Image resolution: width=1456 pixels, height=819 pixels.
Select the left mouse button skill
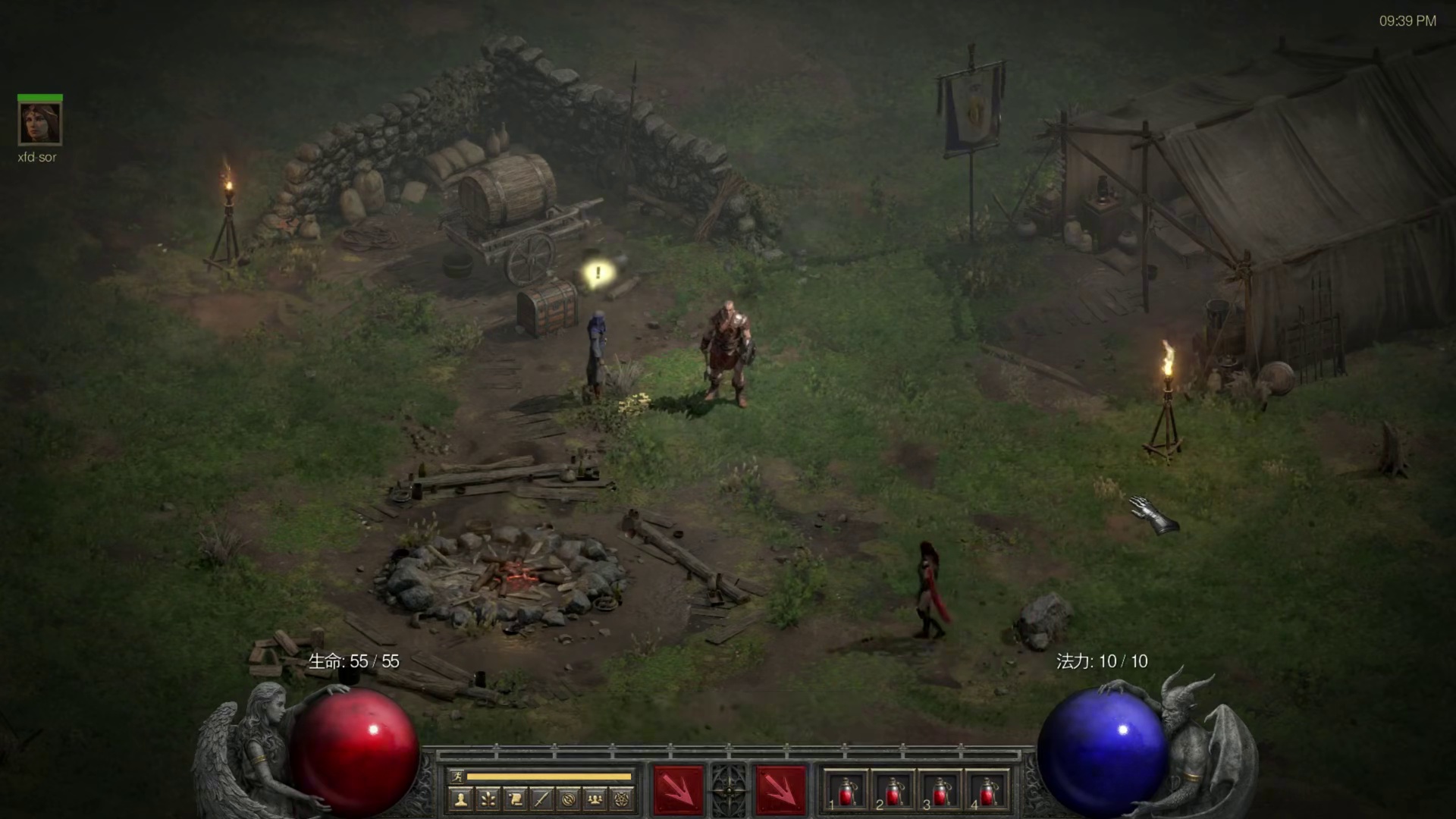(677, 791)
